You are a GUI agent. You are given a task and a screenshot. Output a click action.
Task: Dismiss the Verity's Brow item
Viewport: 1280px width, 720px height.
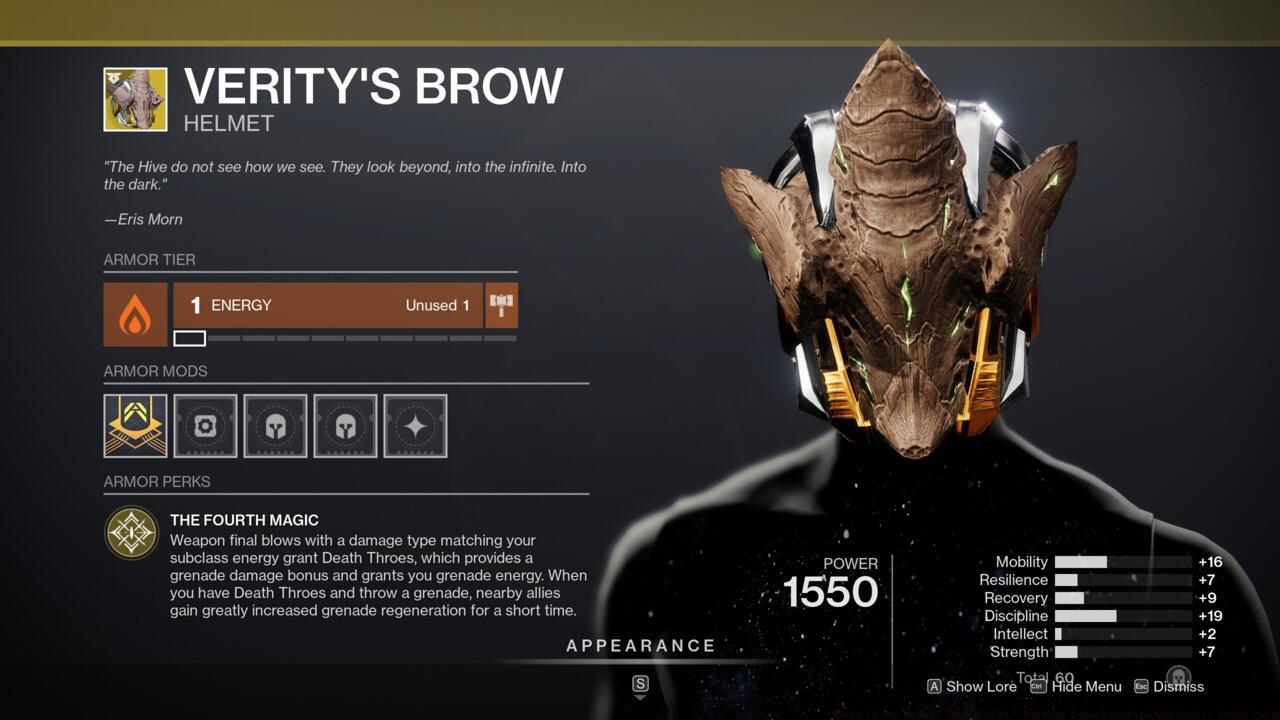(1179, 687)
